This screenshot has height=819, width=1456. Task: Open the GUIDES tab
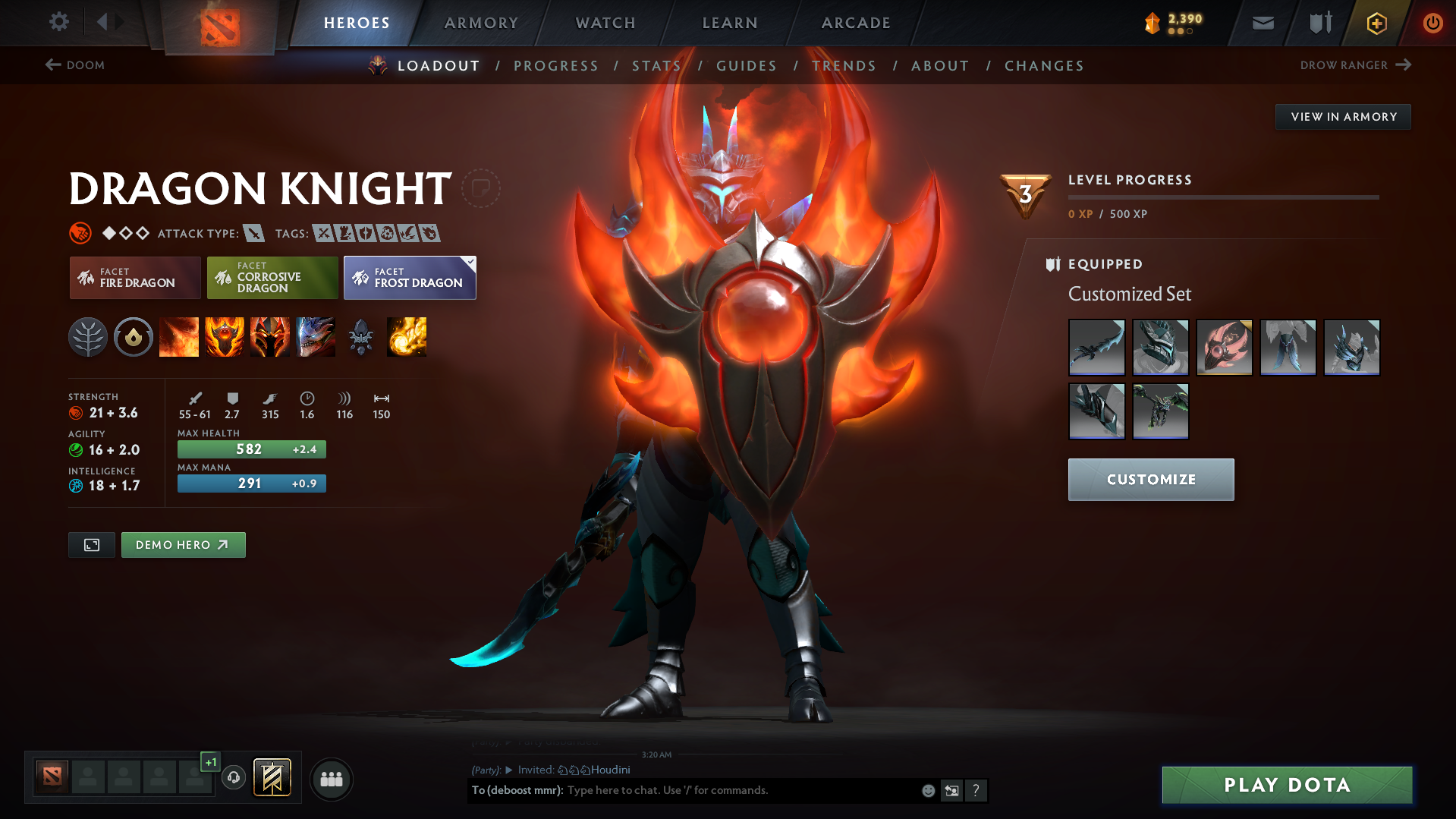tap(746, 66)
